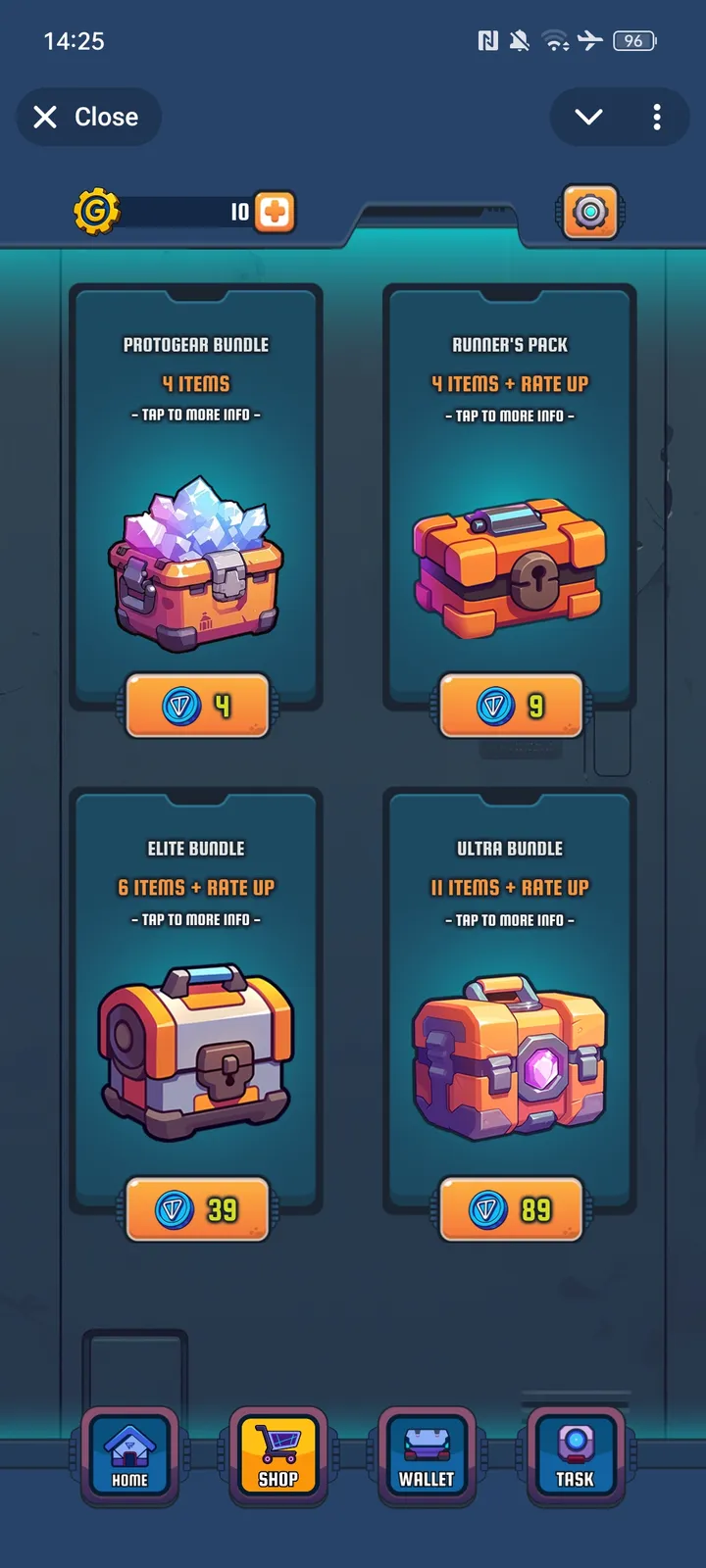This screenshot has height=1568, width=706.
Task: Buy Protogear Bundle for 4 TON
Action: pos(197,706)
